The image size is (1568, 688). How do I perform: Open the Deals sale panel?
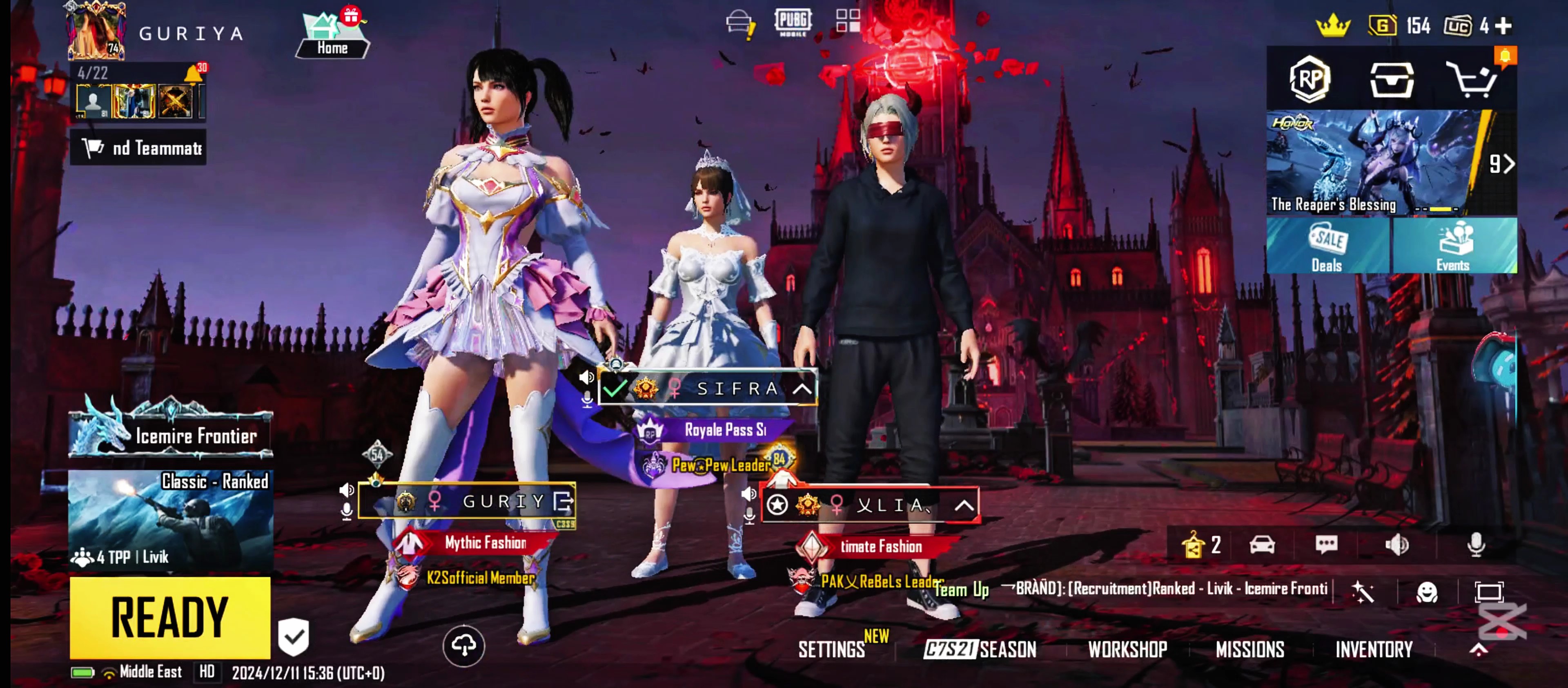1327,246
